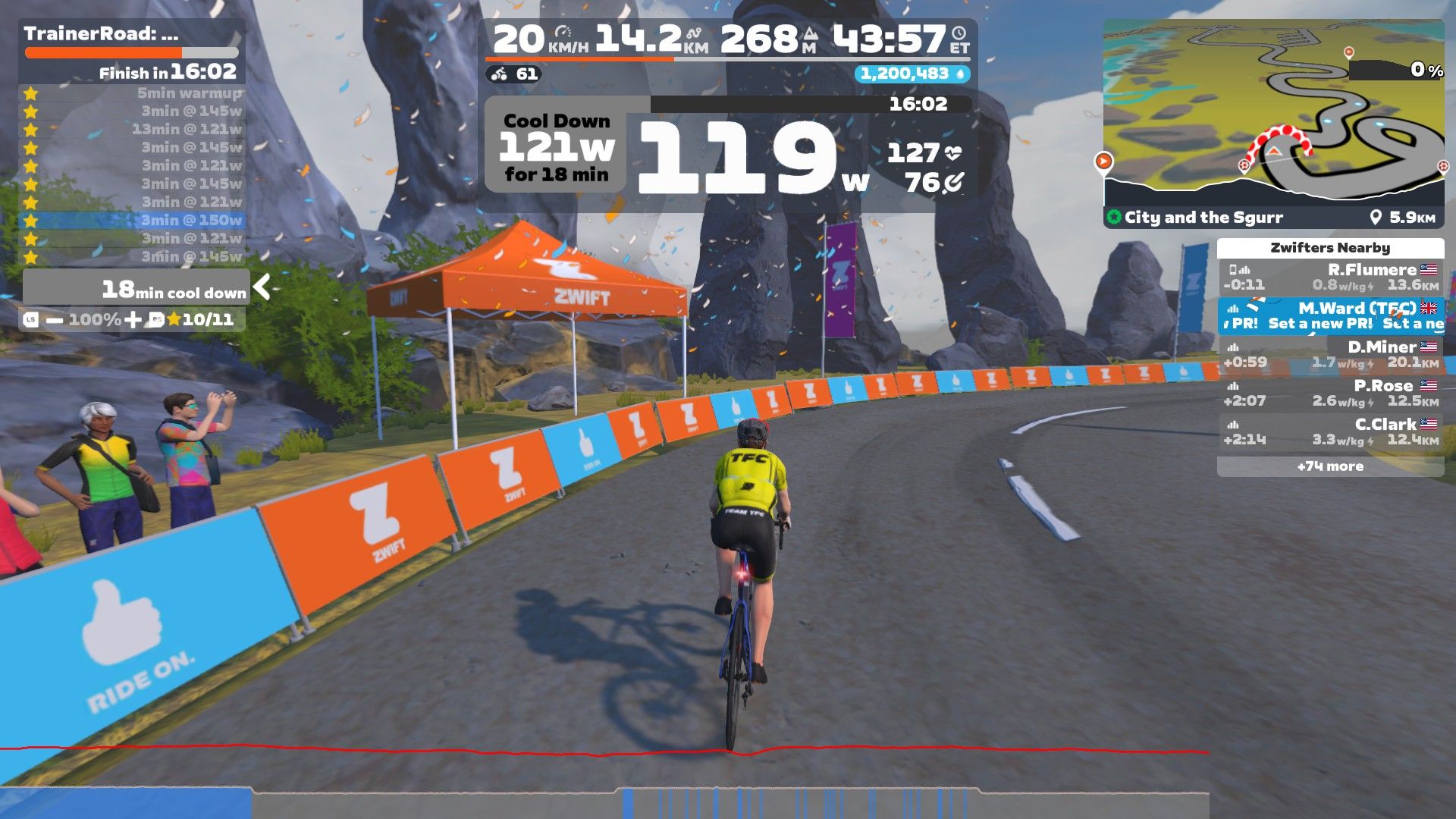Open the minimap of City and the Sgurr

tap(1272, 106)
